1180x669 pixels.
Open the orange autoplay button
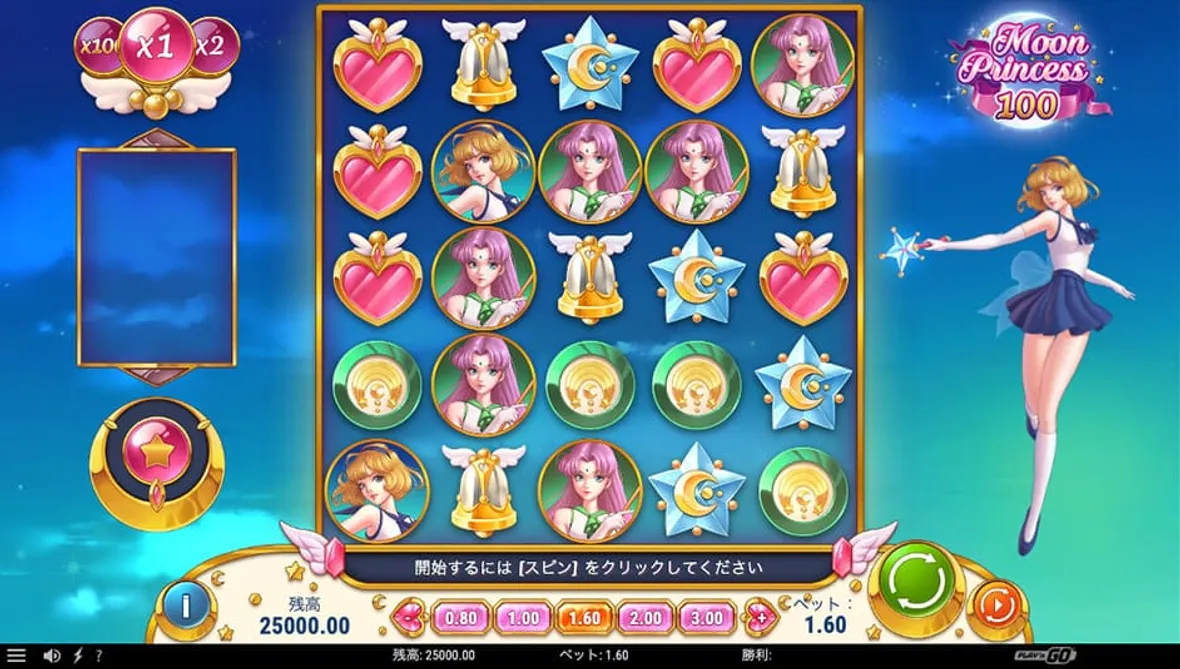click(996, 606)
